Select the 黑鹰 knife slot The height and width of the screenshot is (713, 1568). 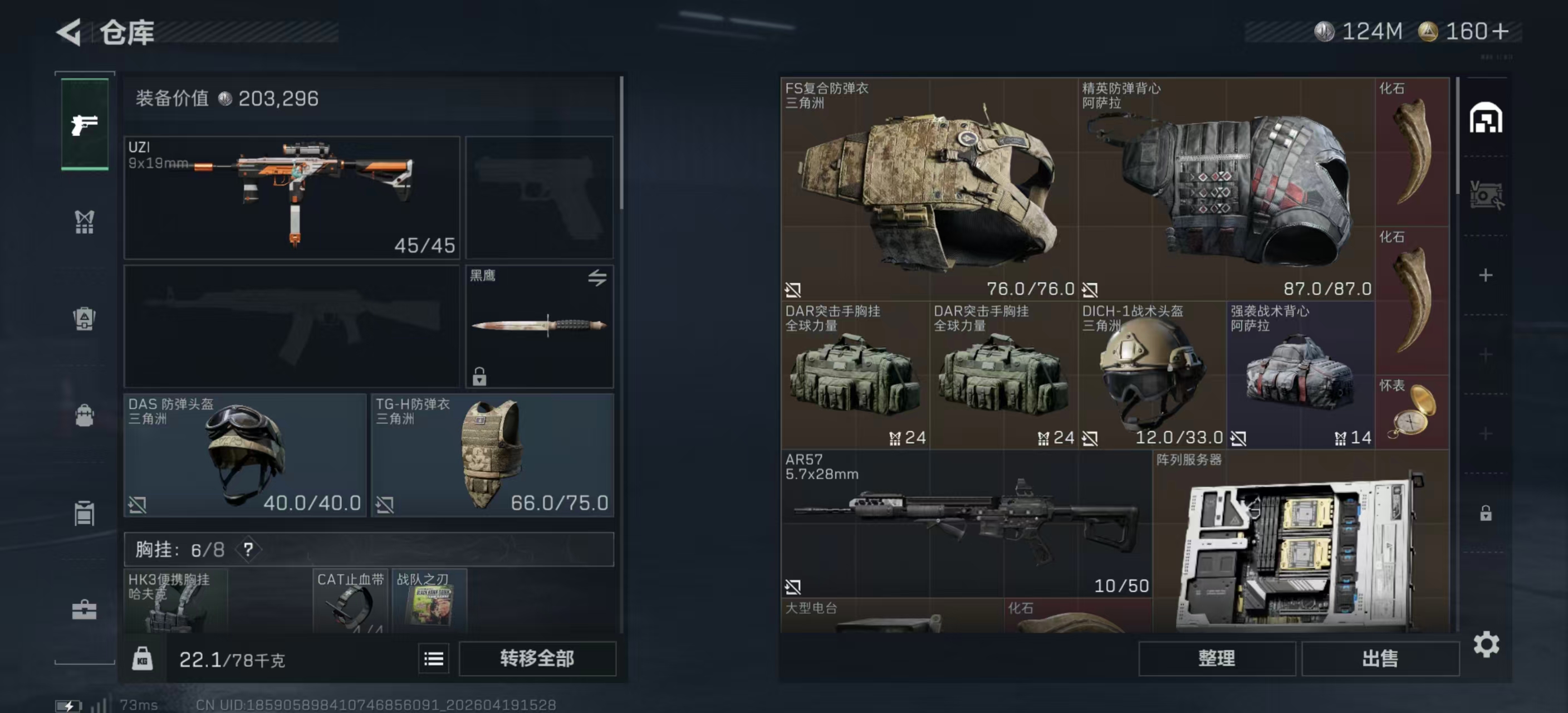click(x=540, y=326)
